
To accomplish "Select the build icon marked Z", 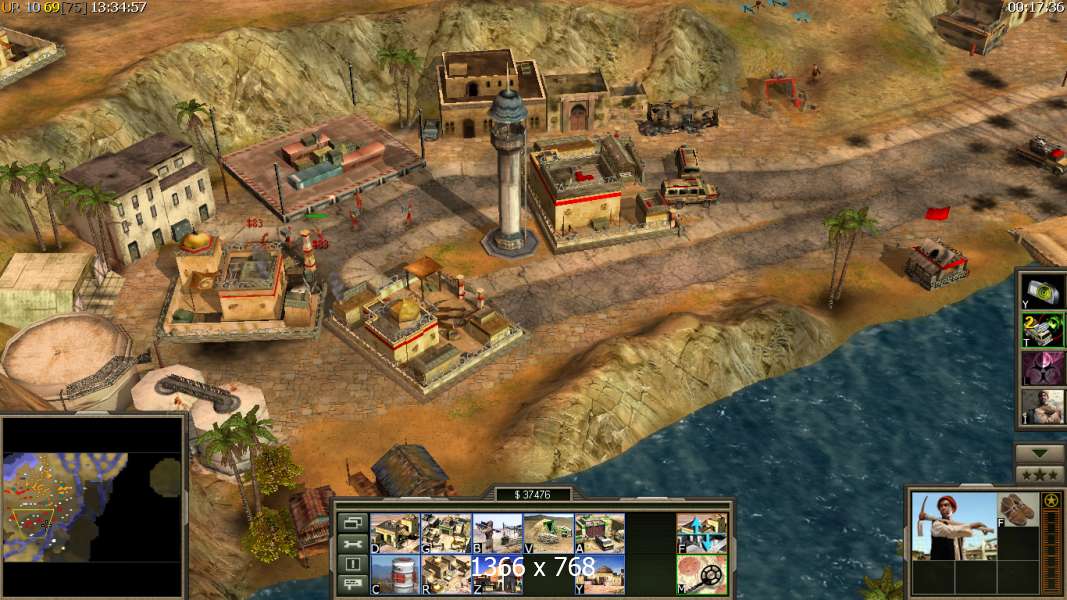I will click(x=497, y=574).
